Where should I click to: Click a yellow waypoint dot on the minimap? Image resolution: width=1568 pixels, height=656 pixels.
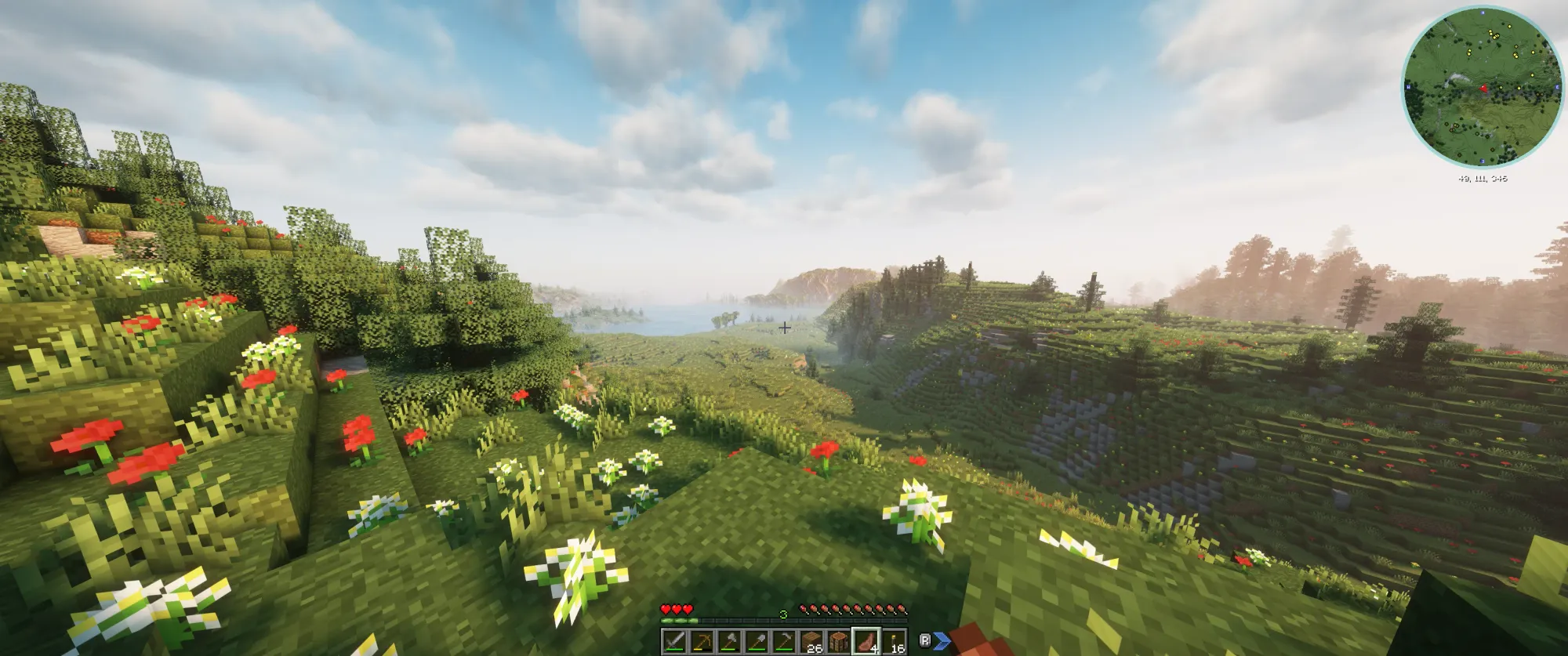coord(1510,27)
